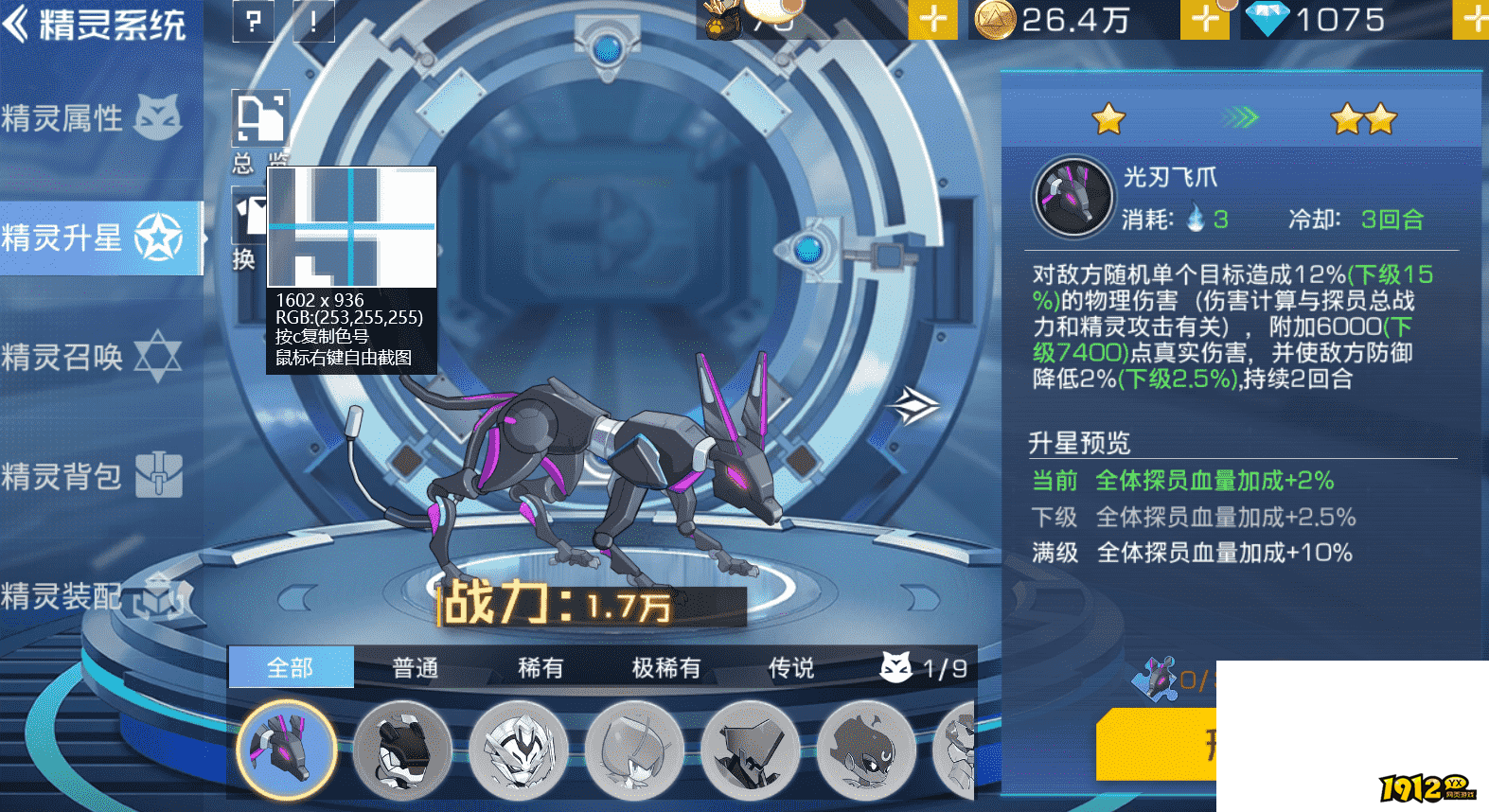
Task: Switch to the 全部 filter tab
Action: (291, 668)
